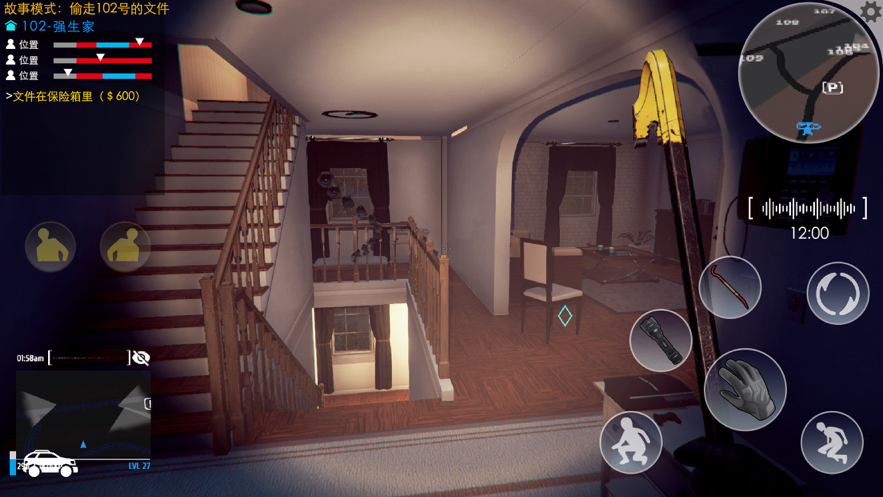Tap the lean right silhouette button
883x497 pixels.
coord(125,246)
